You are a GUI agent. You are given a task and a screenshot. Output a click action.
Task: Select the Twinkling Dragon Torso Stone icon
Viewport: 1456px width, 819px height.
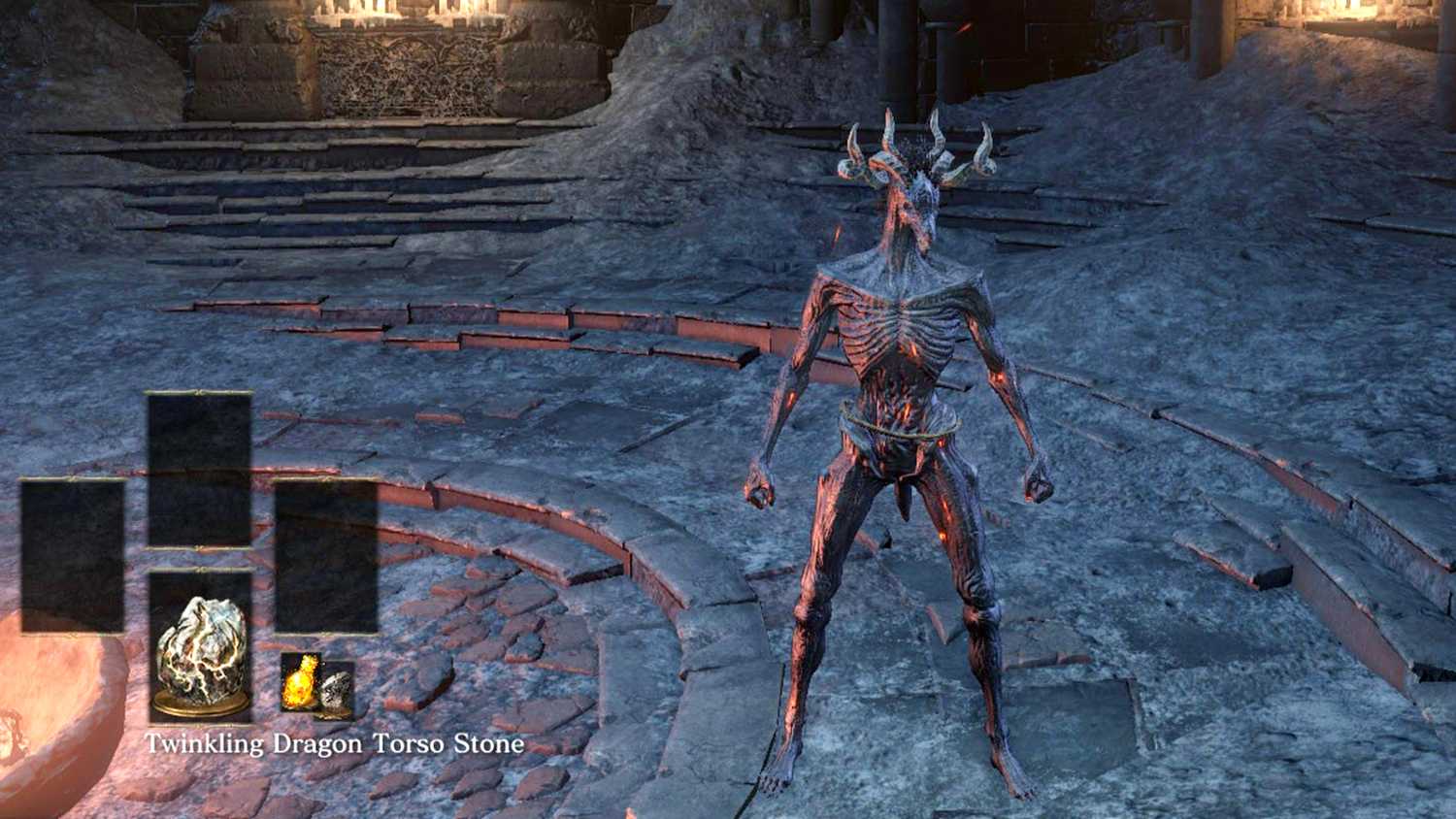[201, 650]
